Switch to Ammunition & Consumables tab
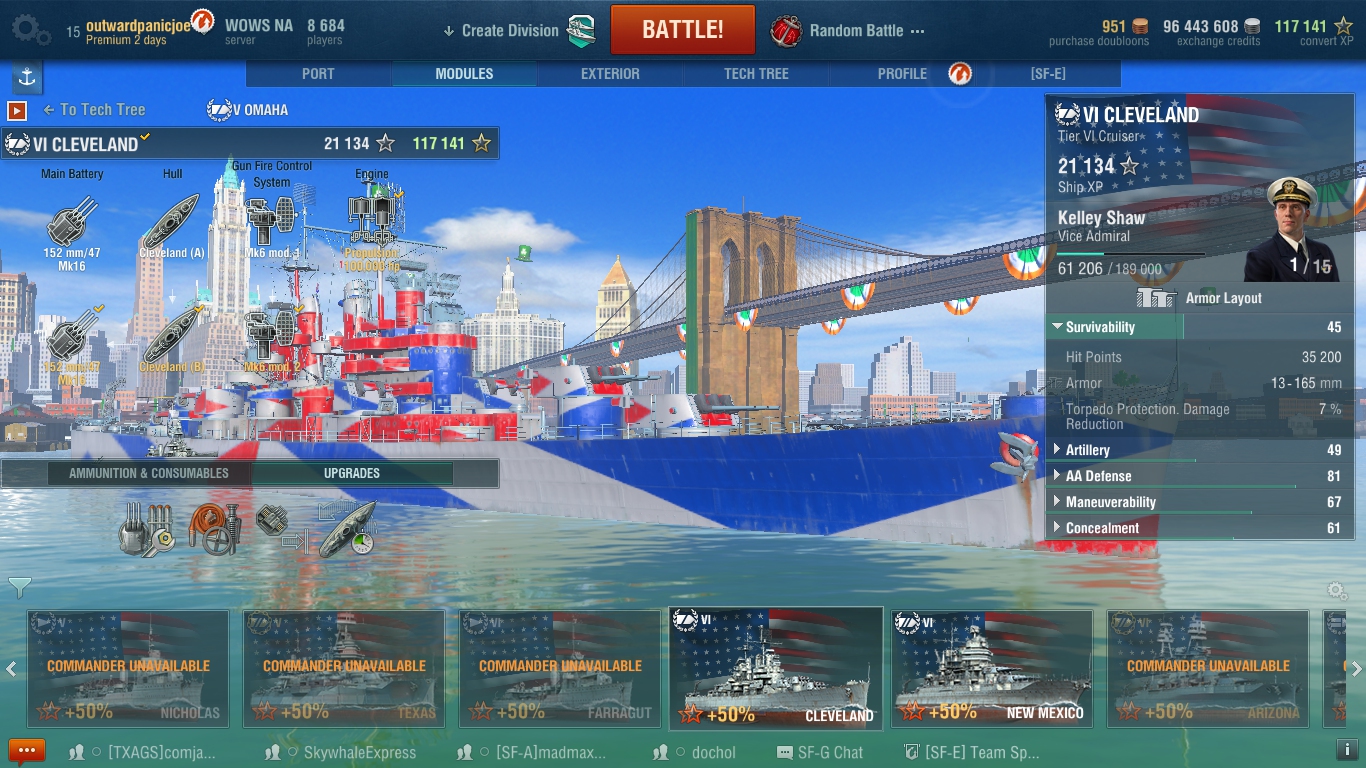Image resolution: width=1366 pixels, height=768 pixels. [x=149, y=473]
